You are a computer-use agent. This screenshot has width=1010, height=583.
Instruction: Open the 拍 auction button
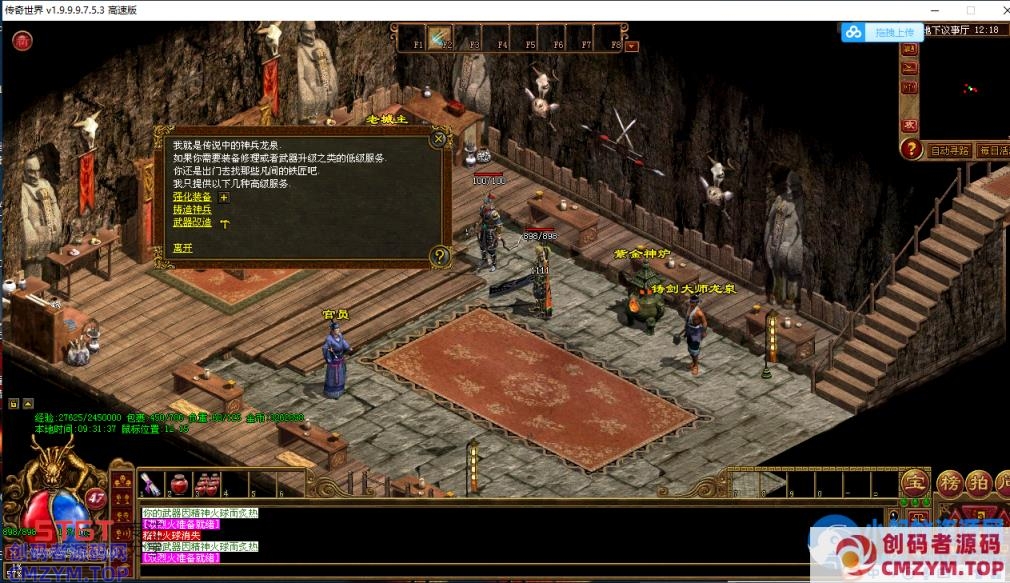coord(978,483)
